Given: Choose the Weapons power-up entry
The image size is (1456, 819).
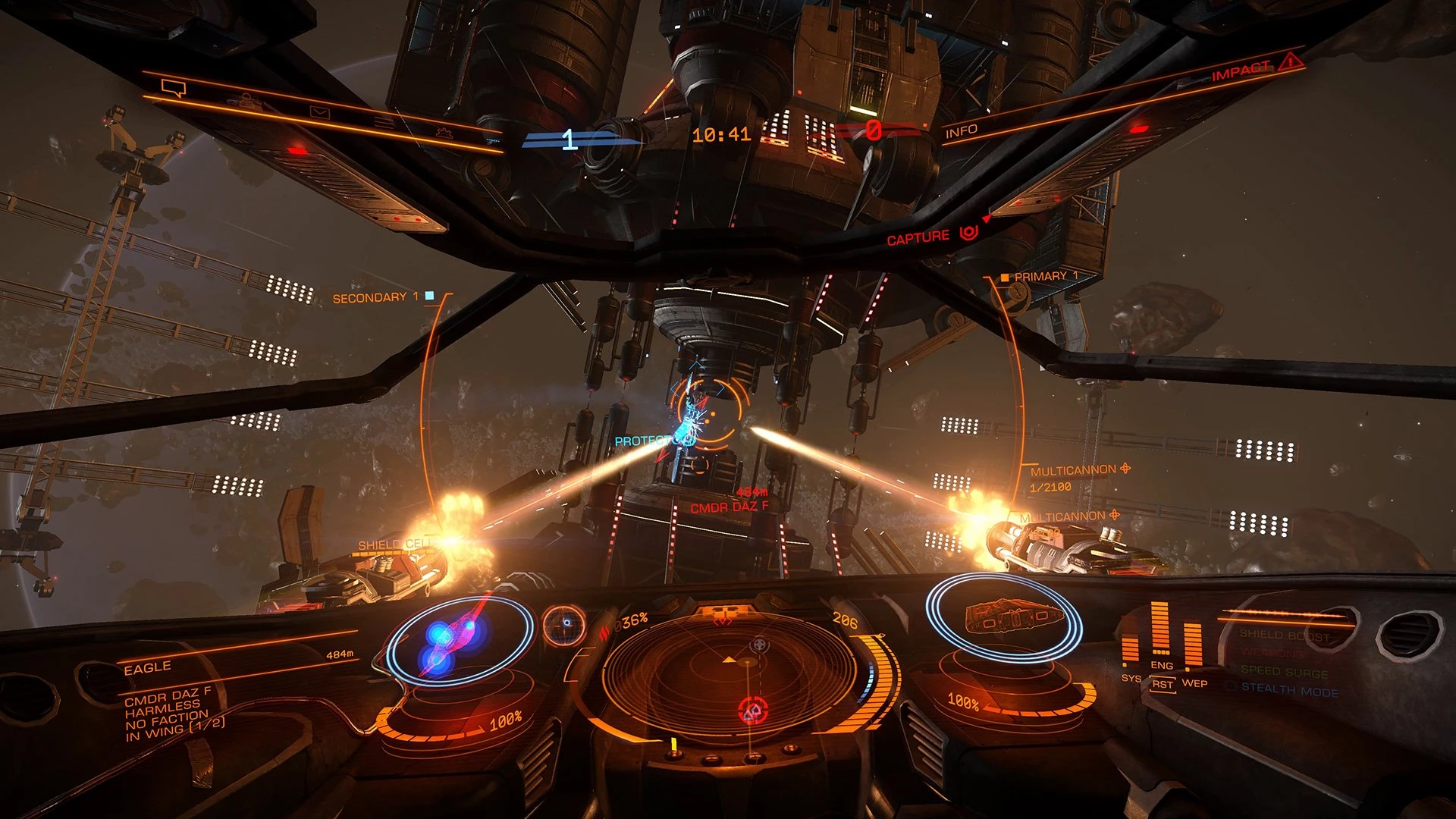Looking at the screenshot, I should tap(1272, 653).
